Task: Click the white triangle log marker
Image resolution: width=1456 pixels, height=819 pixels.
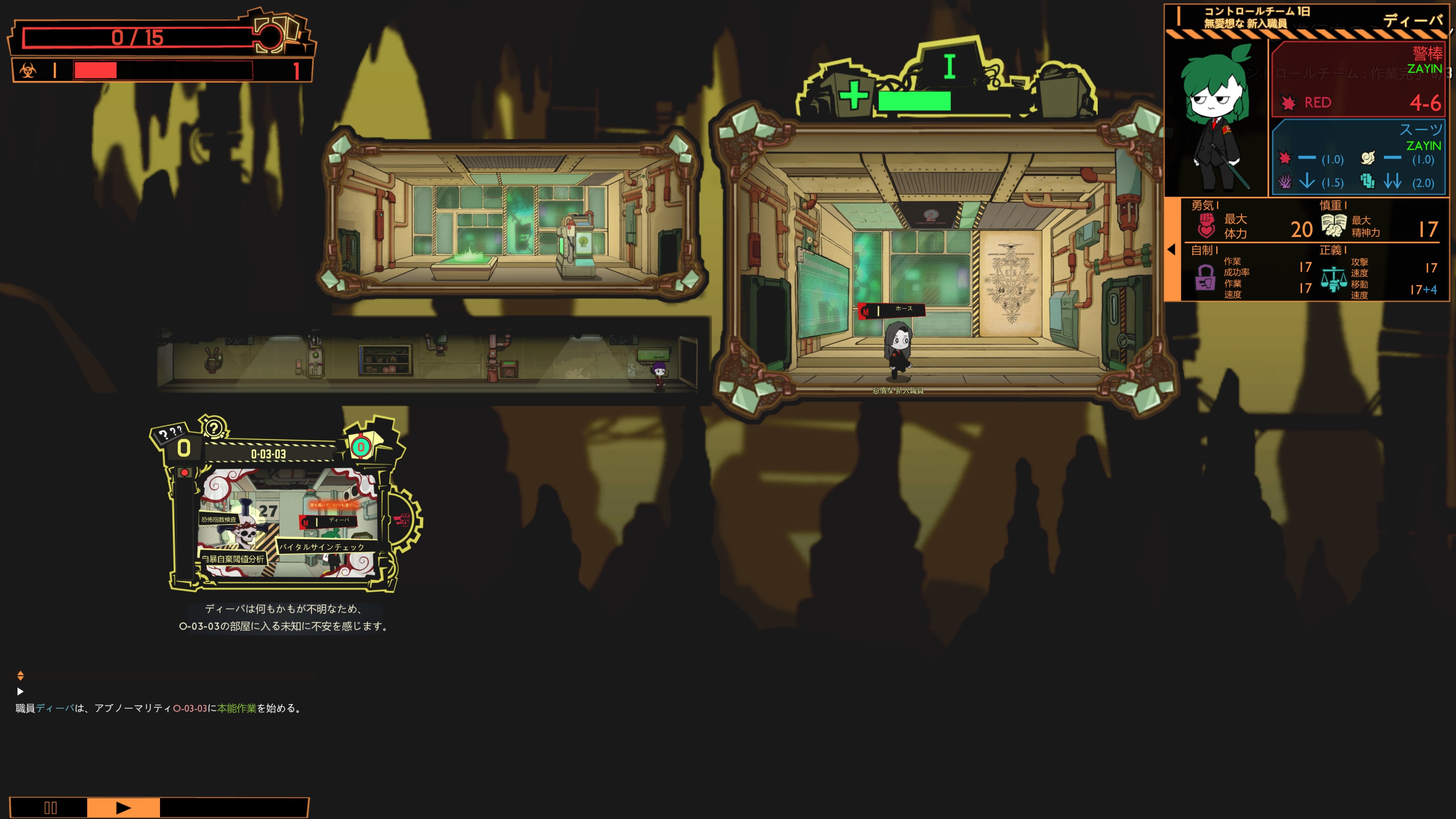Action: click(x=20, y=691)
